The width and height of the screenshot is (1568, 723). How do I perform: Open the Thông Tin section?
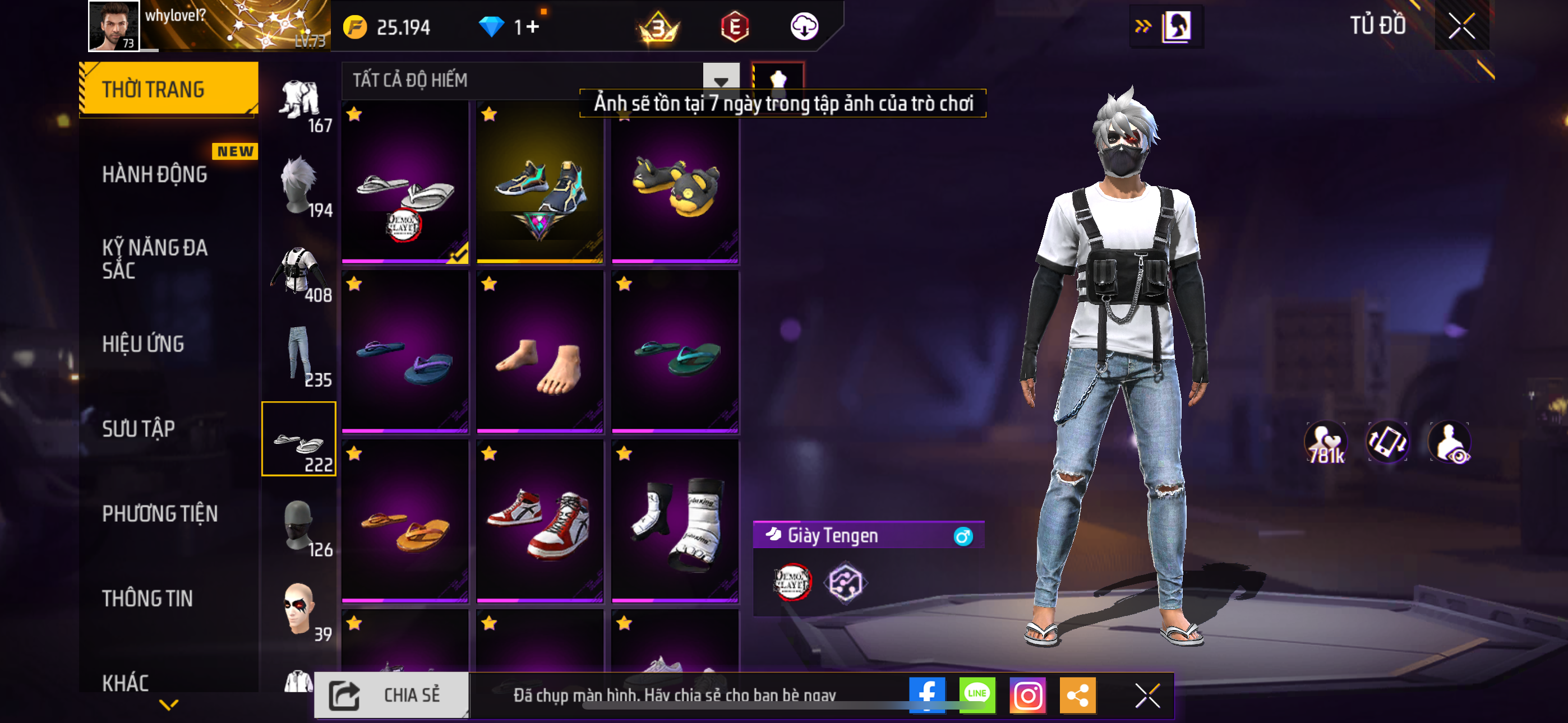point(147,598)
